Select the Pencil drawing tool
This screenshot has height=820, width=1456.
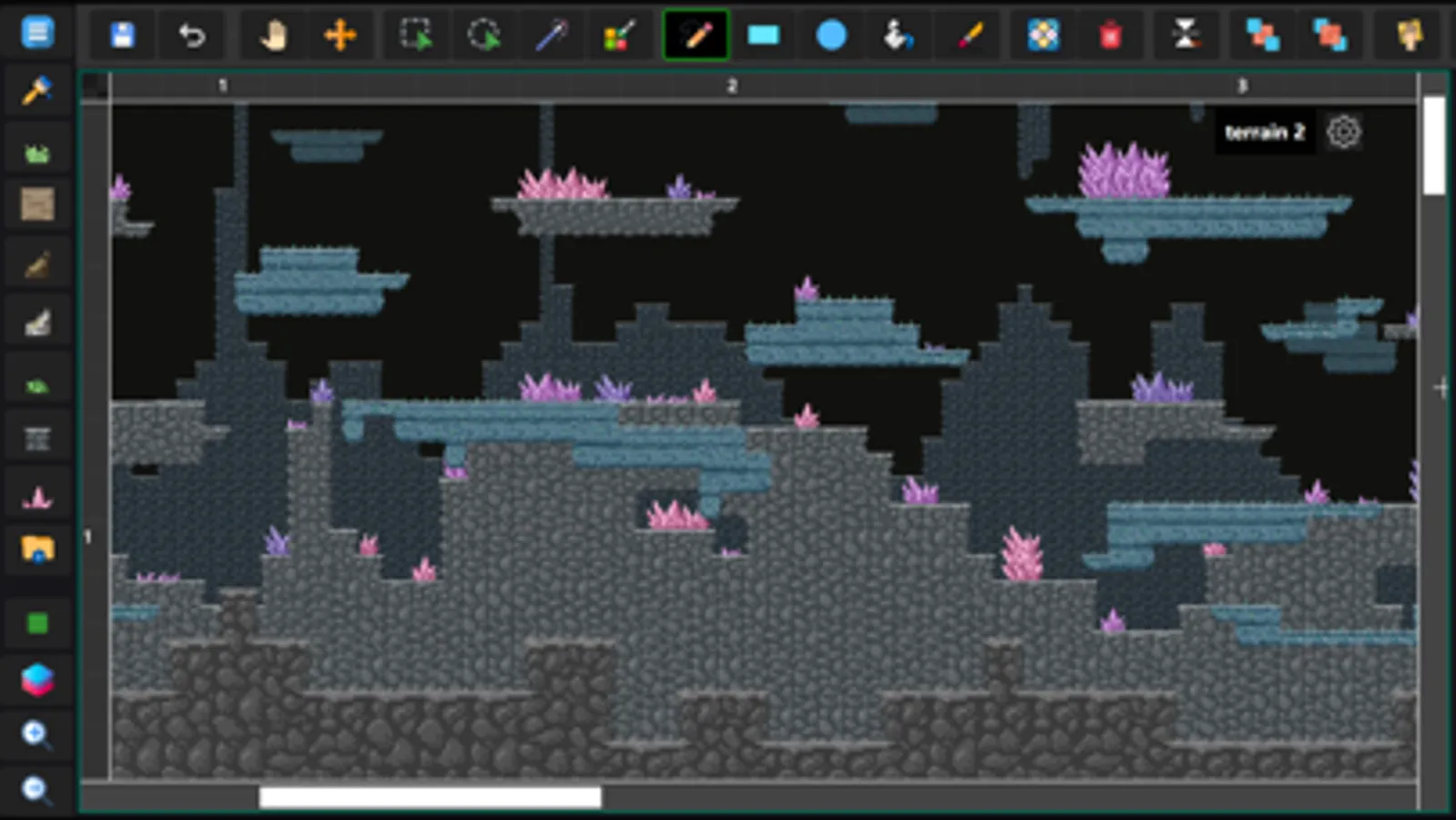pos(696,36)
